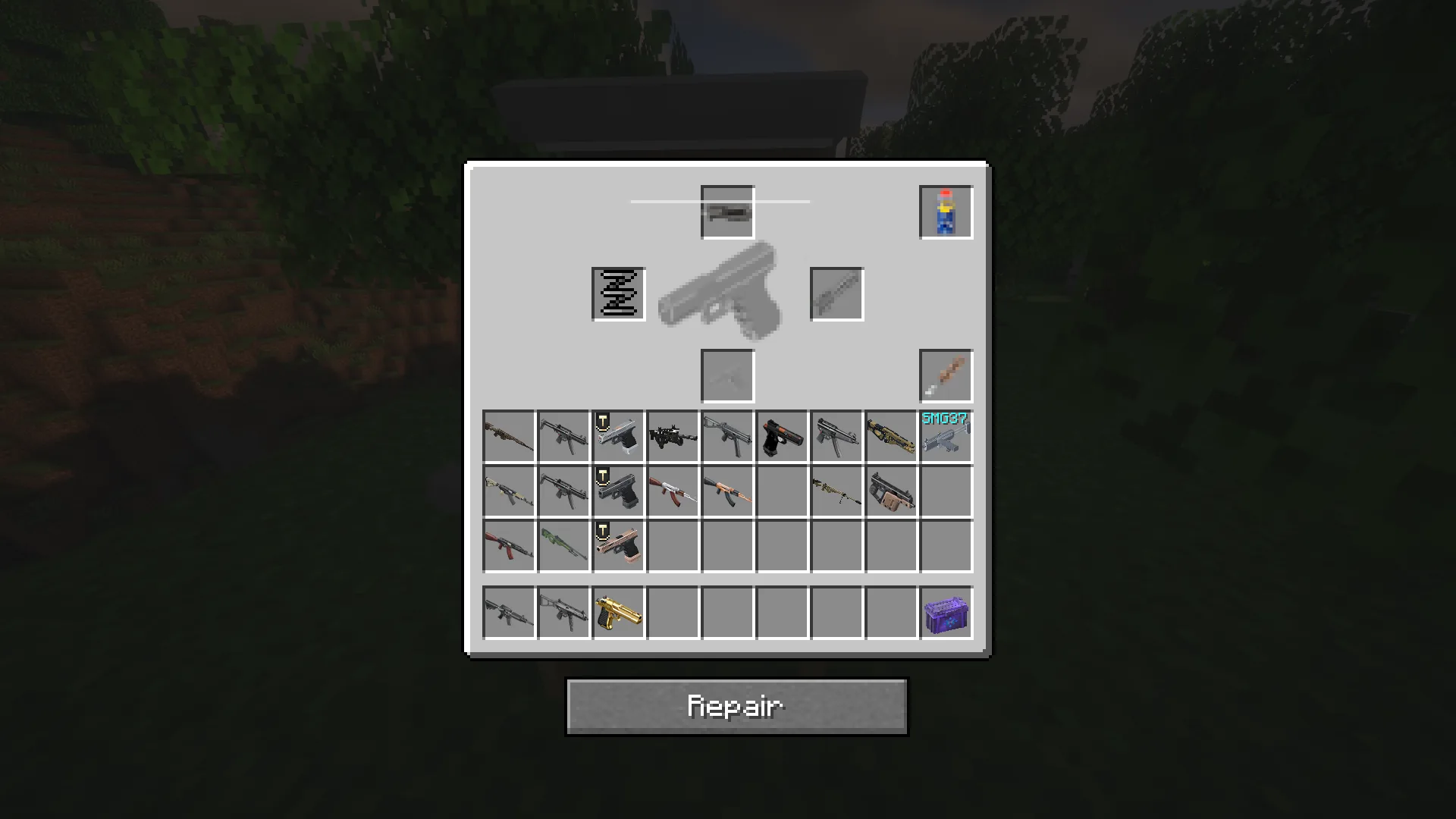This screenshot has height=819, width=1456.
Task: Select the weapon labeled SMG37
Action: coord(946,438)
